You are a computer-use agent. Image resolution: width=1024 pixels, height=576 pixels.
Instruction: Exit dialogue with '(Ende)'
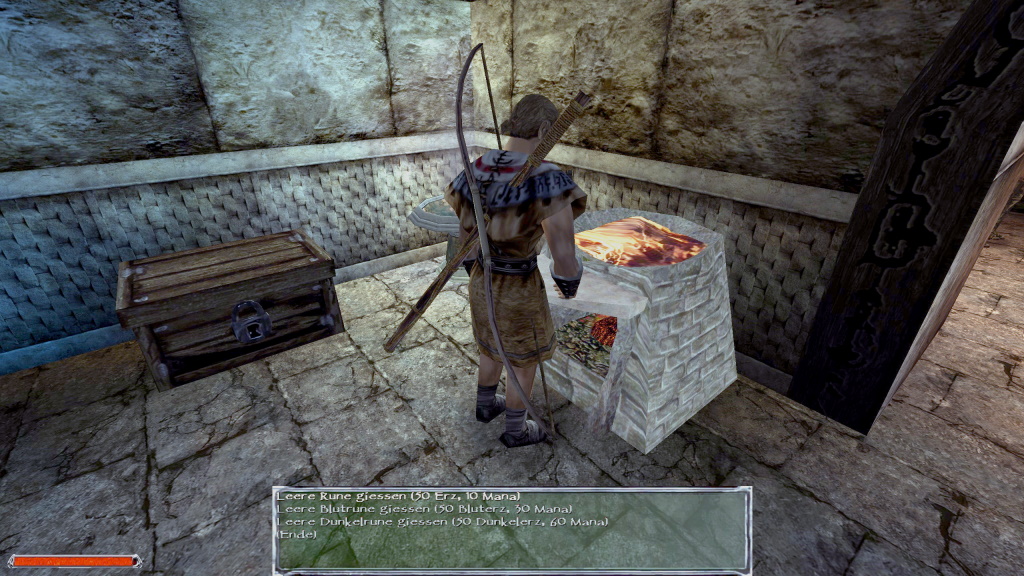pos(296,534)
